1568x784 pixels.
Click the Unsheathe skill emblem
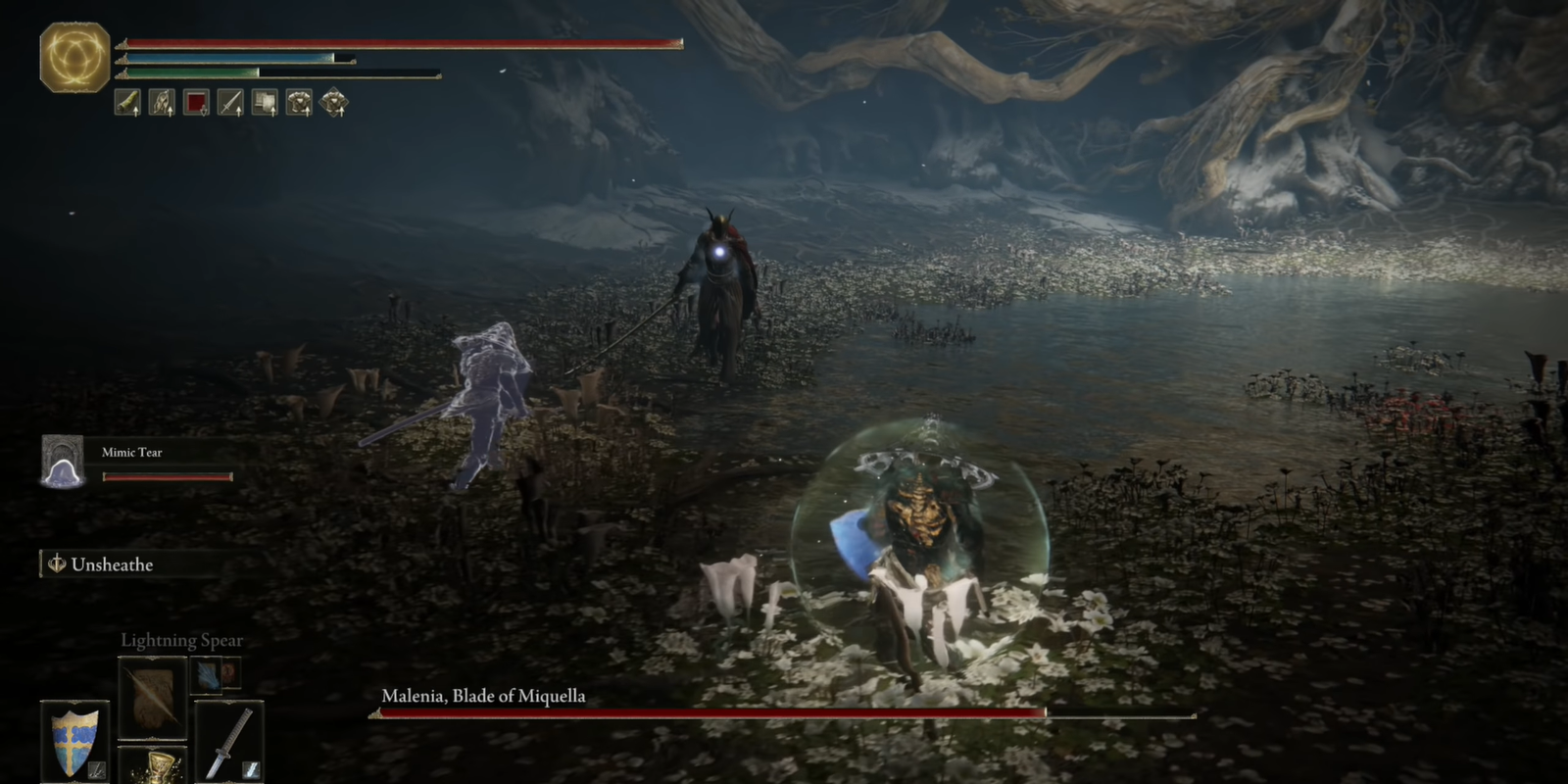click(56, 564)
